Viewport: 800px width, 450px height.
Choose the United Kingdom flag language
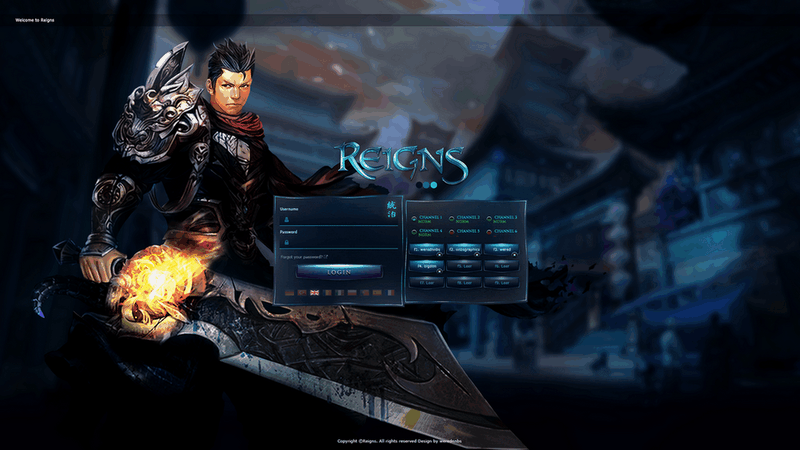314,292
